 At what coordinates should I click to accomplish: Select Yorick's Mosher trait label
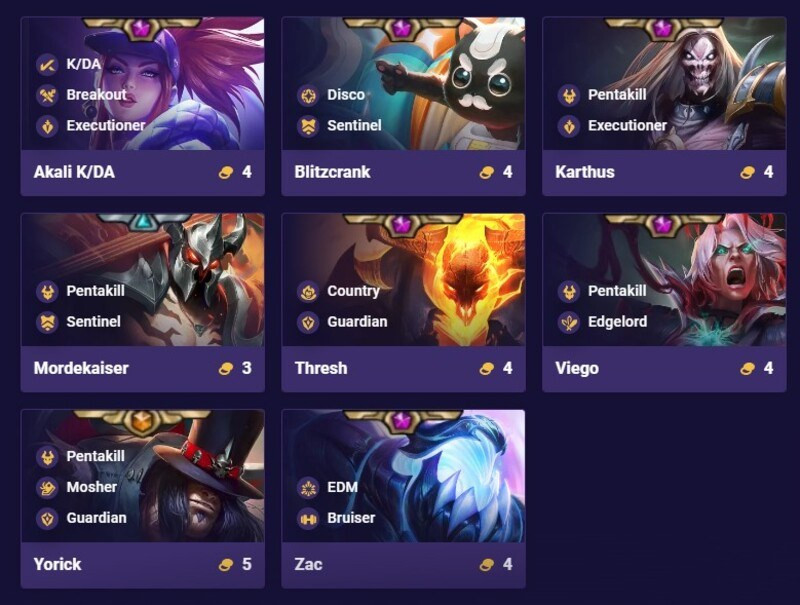click(x=91, y=487)
